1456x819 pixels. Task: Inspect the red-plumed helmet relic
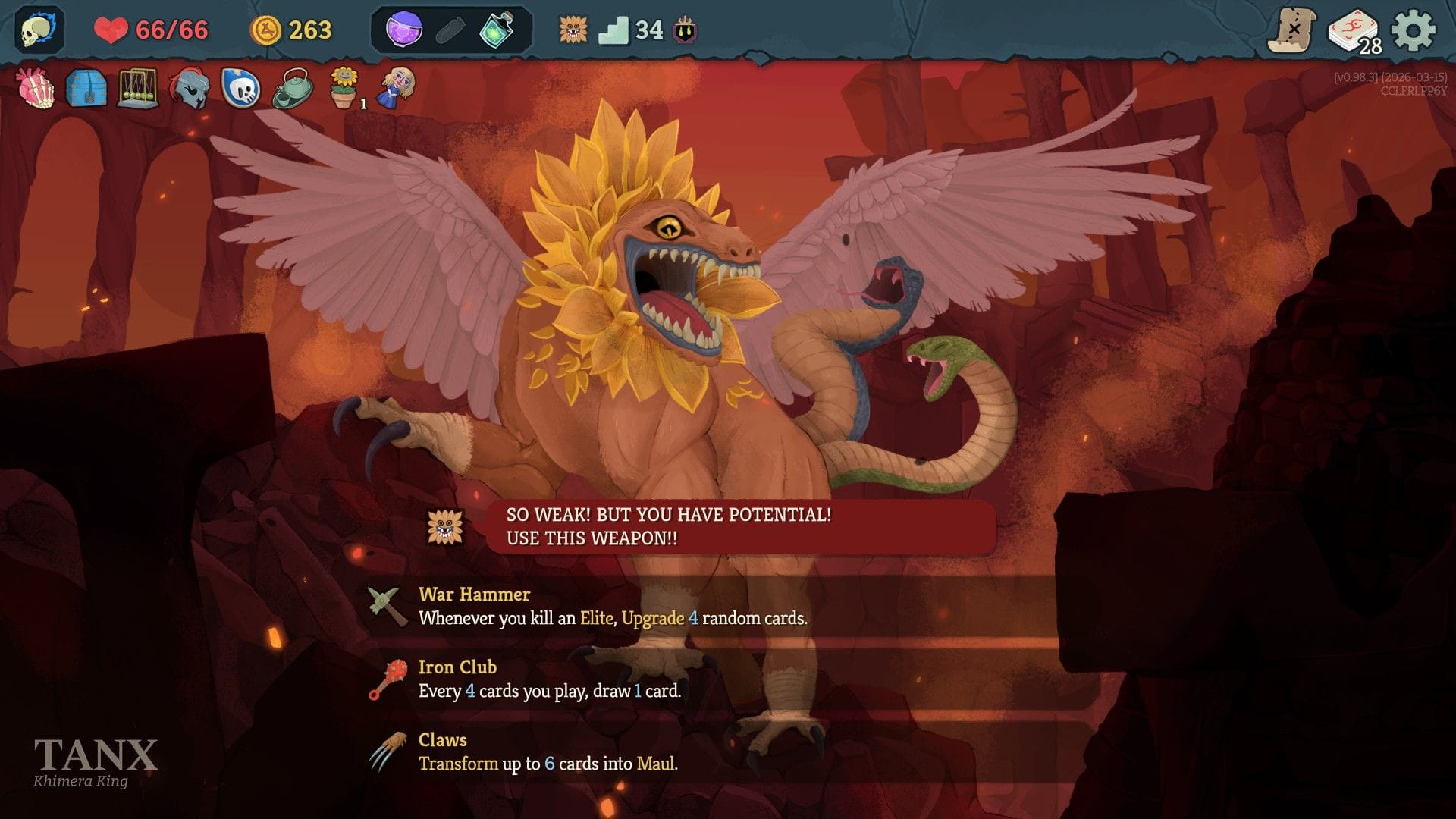point(189,89)
